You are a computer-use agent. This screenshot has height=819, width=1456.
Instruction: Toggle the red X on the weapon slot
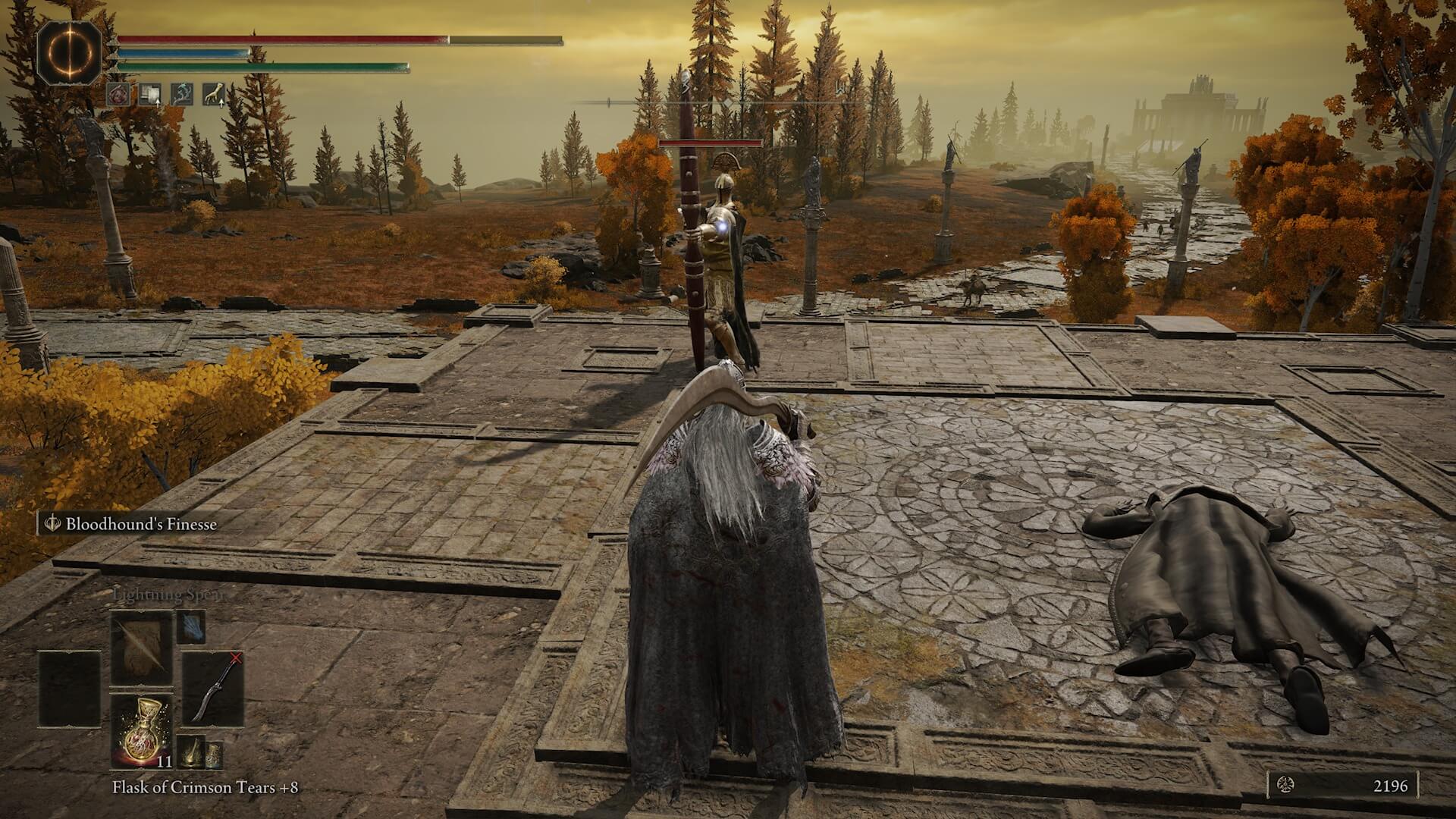click(x=235, y=658)
